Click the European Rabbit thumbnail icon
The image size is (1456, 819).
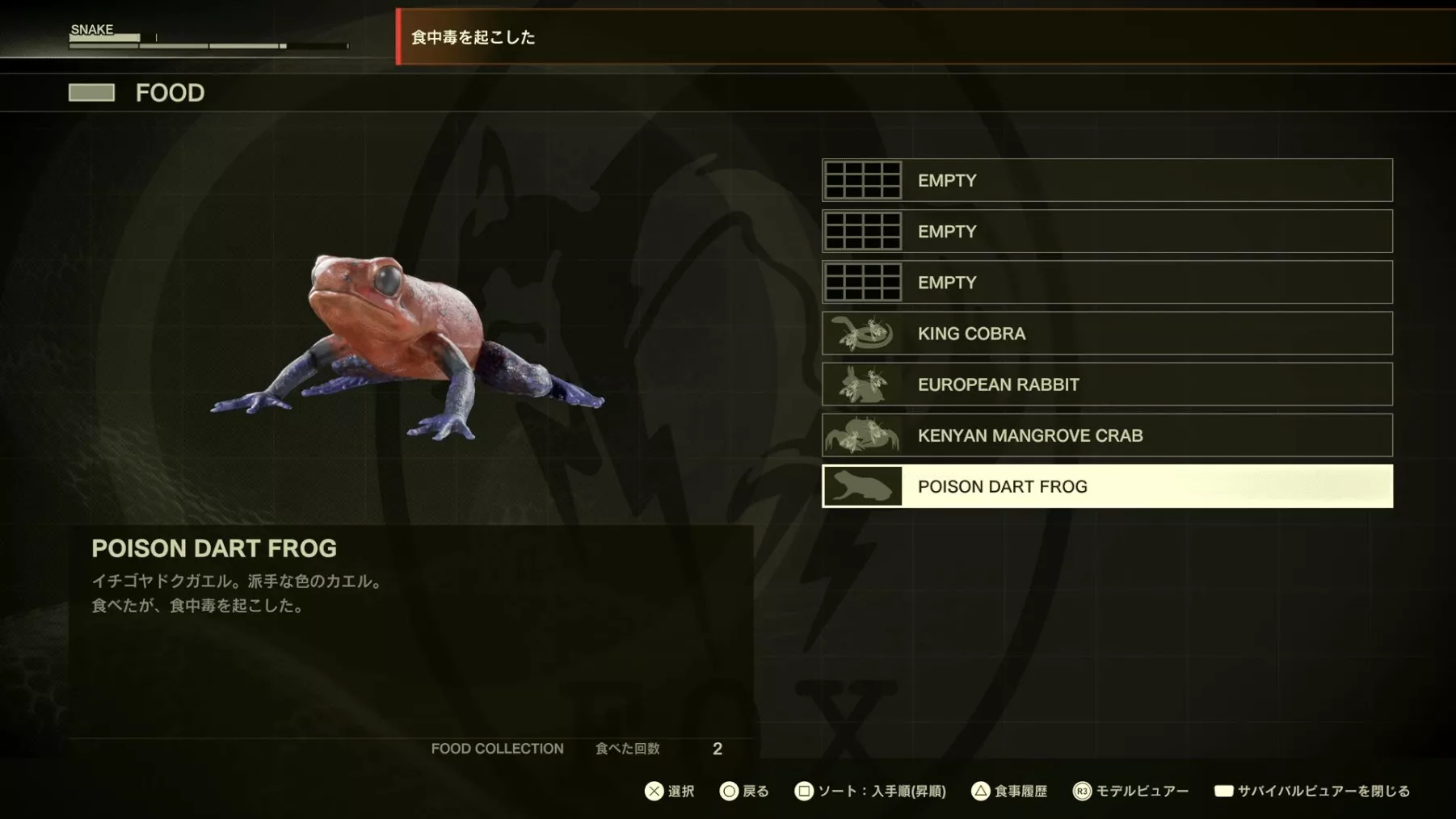point(862,384)
